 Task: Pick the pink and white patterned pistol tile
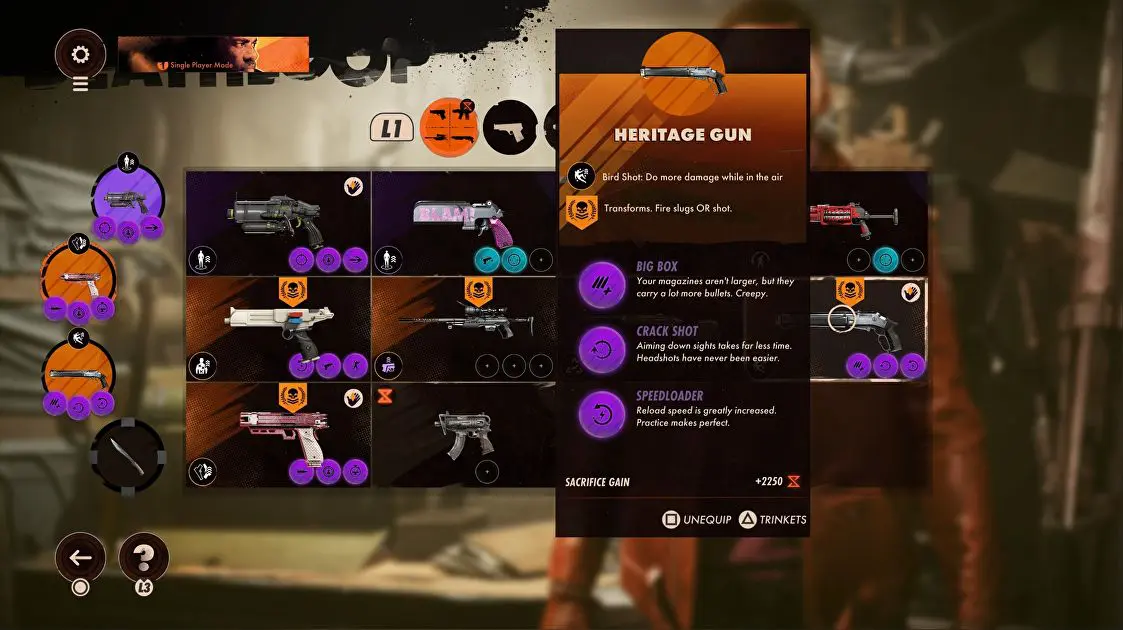[278, 435]
